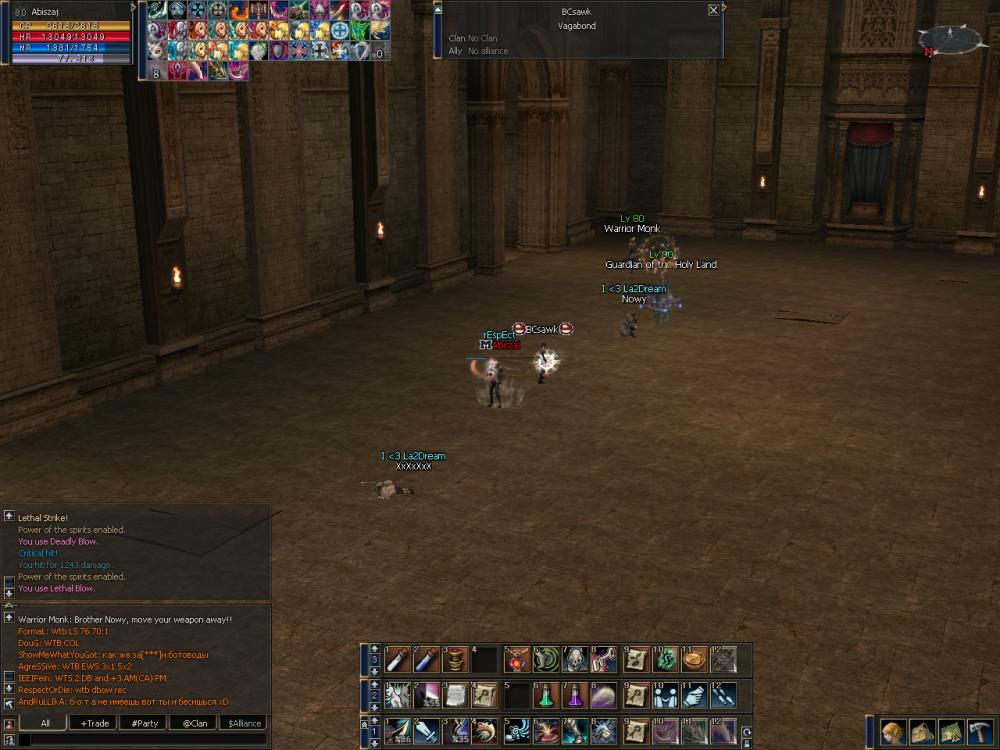Open the map icon in bottom-right menu

[951, 731]
